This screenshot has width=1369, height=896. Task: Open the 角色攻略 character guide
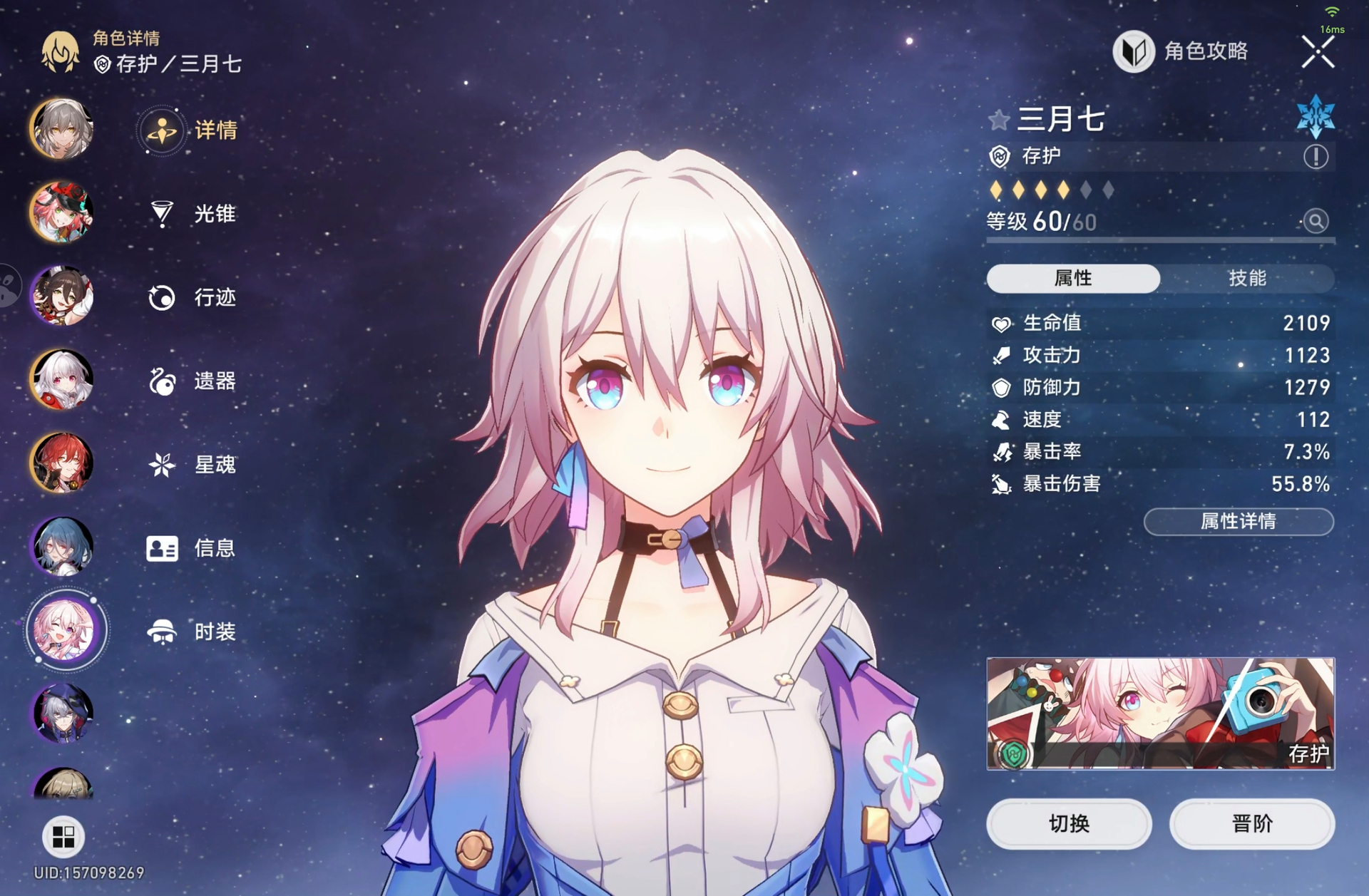(1181, 51)
